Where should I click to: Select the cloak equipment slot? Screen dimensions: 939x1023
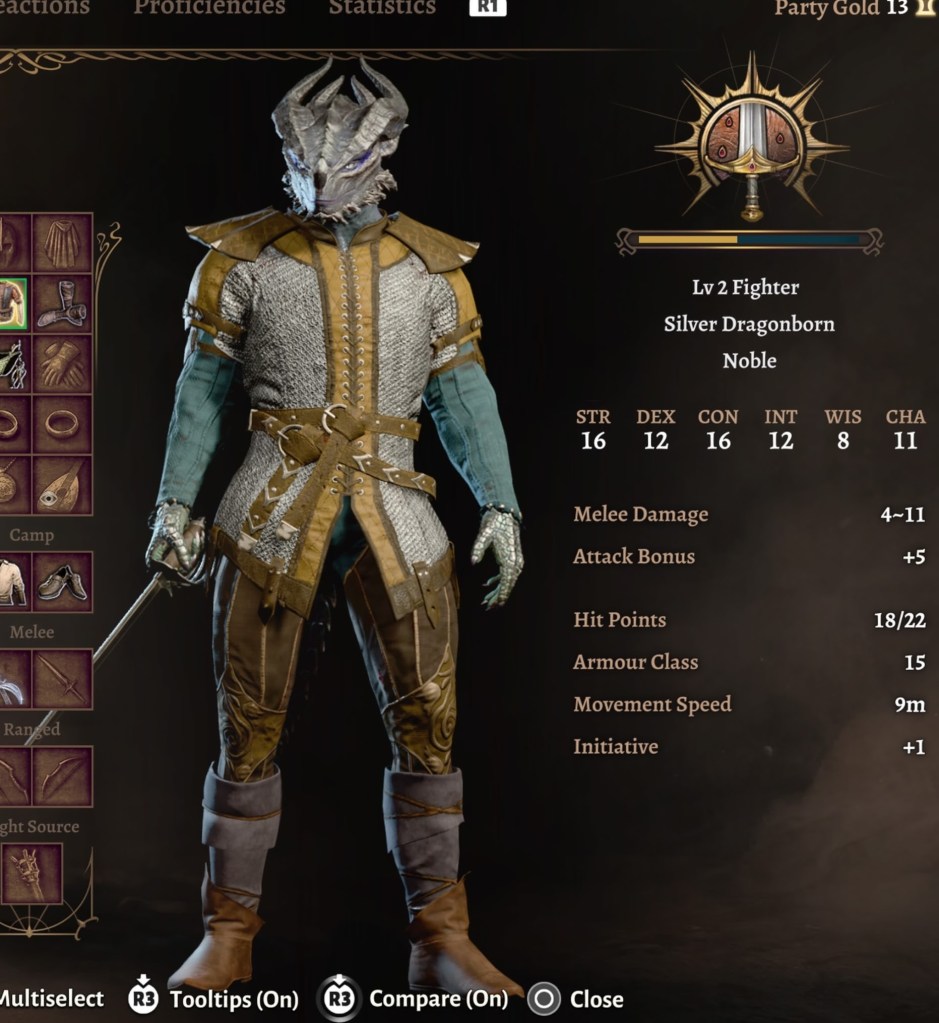(x=63, y=243)
